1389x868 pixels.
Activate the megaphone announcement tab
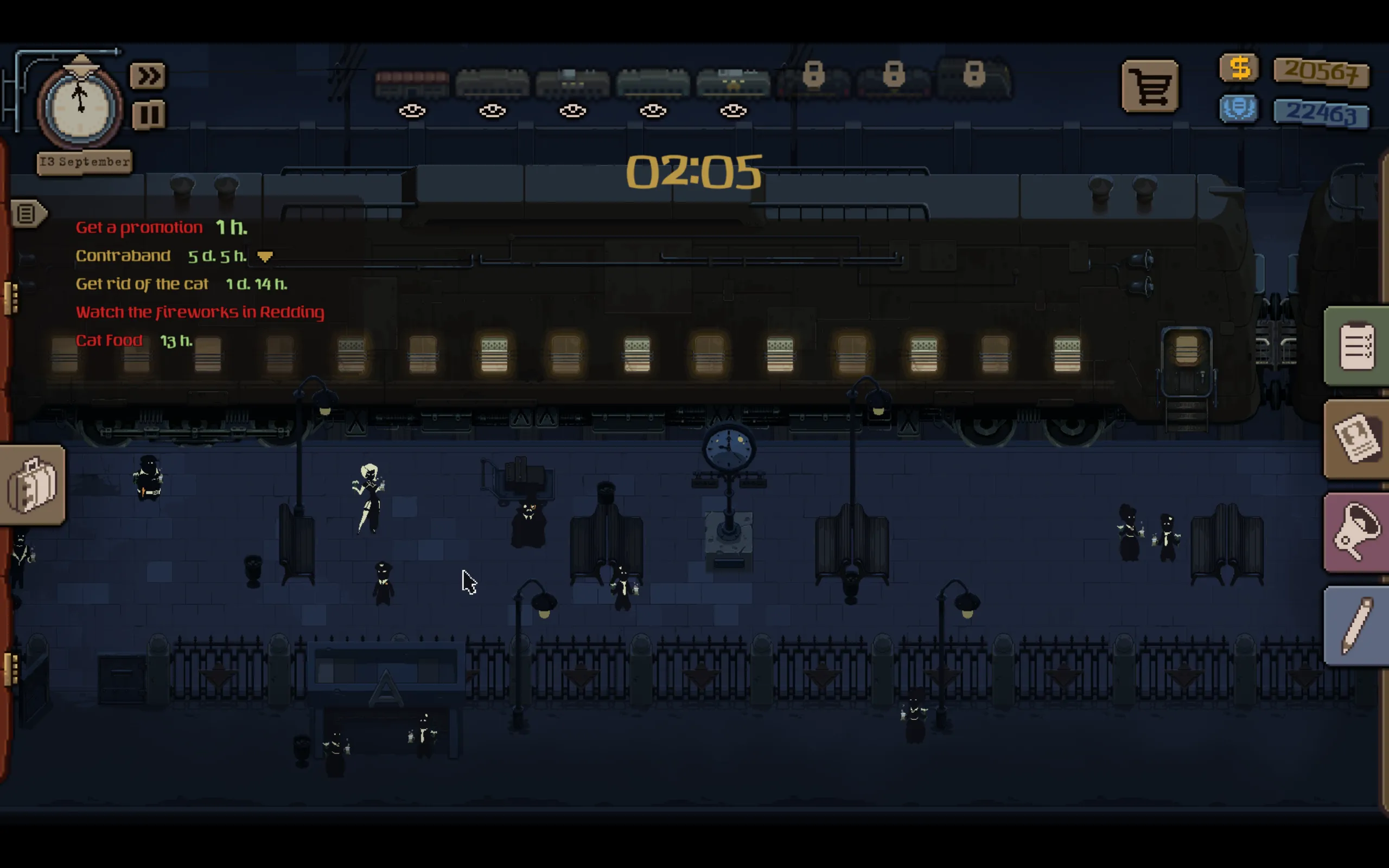click(x=1356, y=533)
